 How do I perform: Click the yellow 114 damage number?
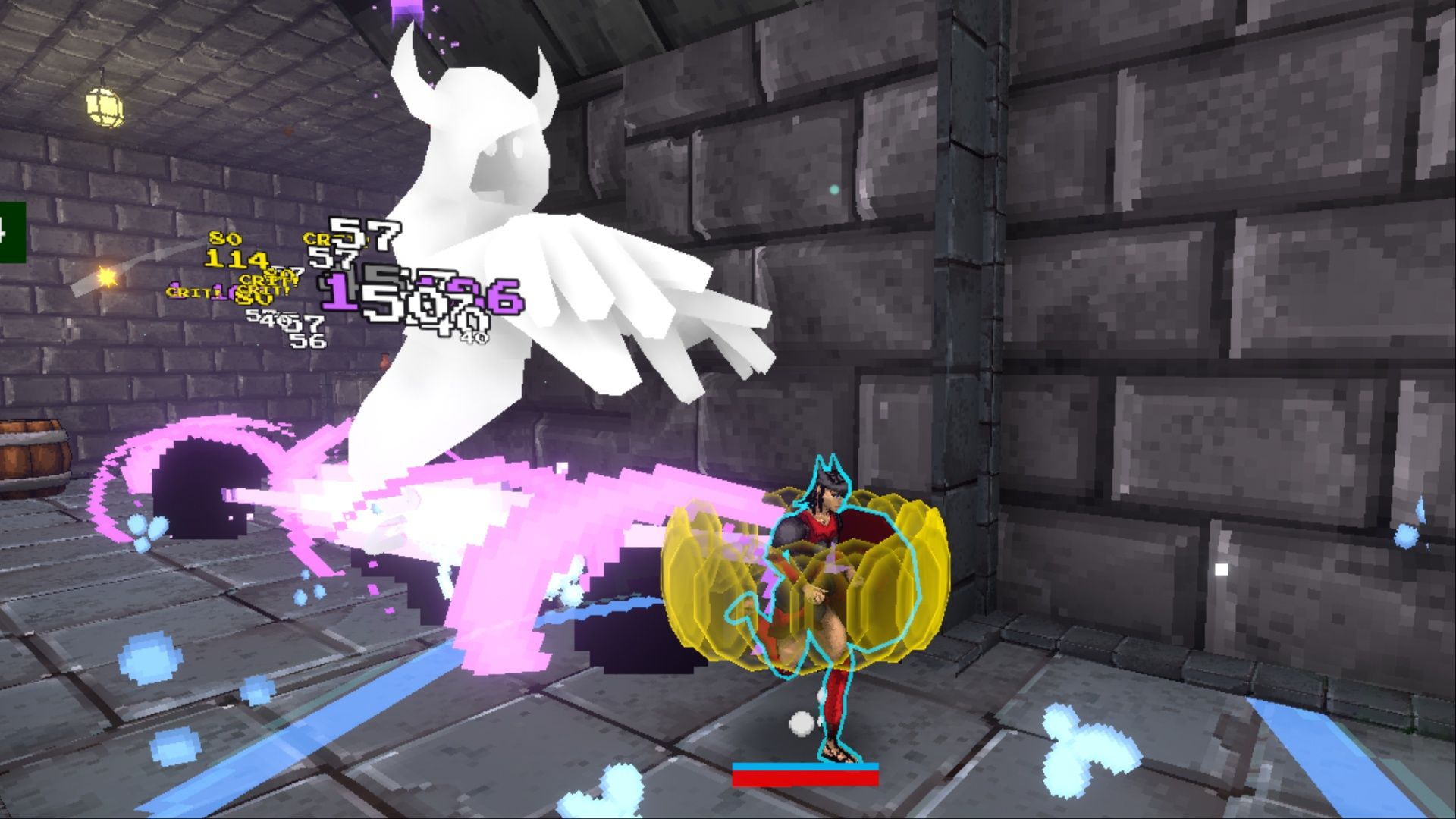coord(235,259)
